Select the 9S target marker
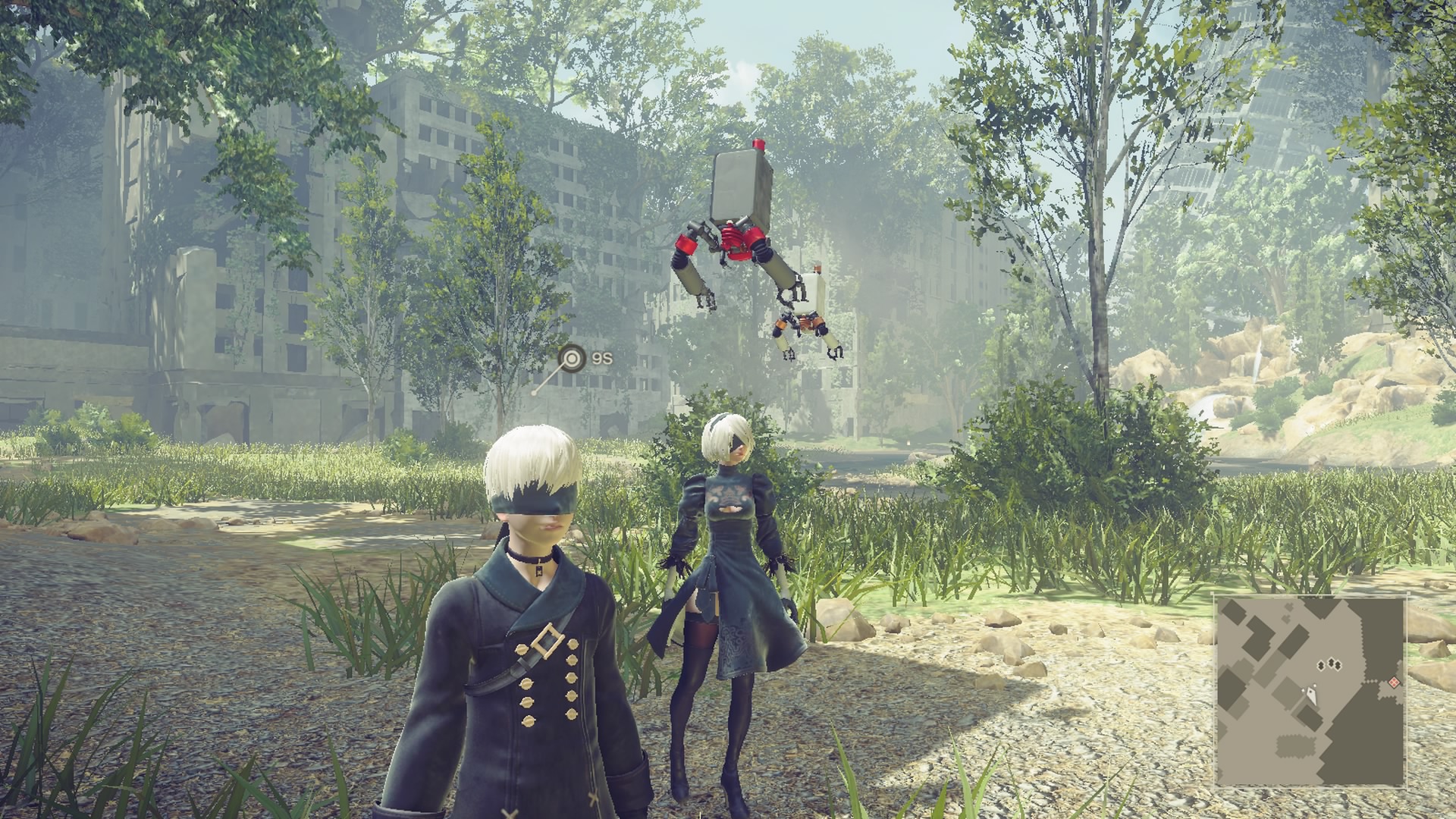The width and height of the screenshot is (1456, 819). coord(572,359)
